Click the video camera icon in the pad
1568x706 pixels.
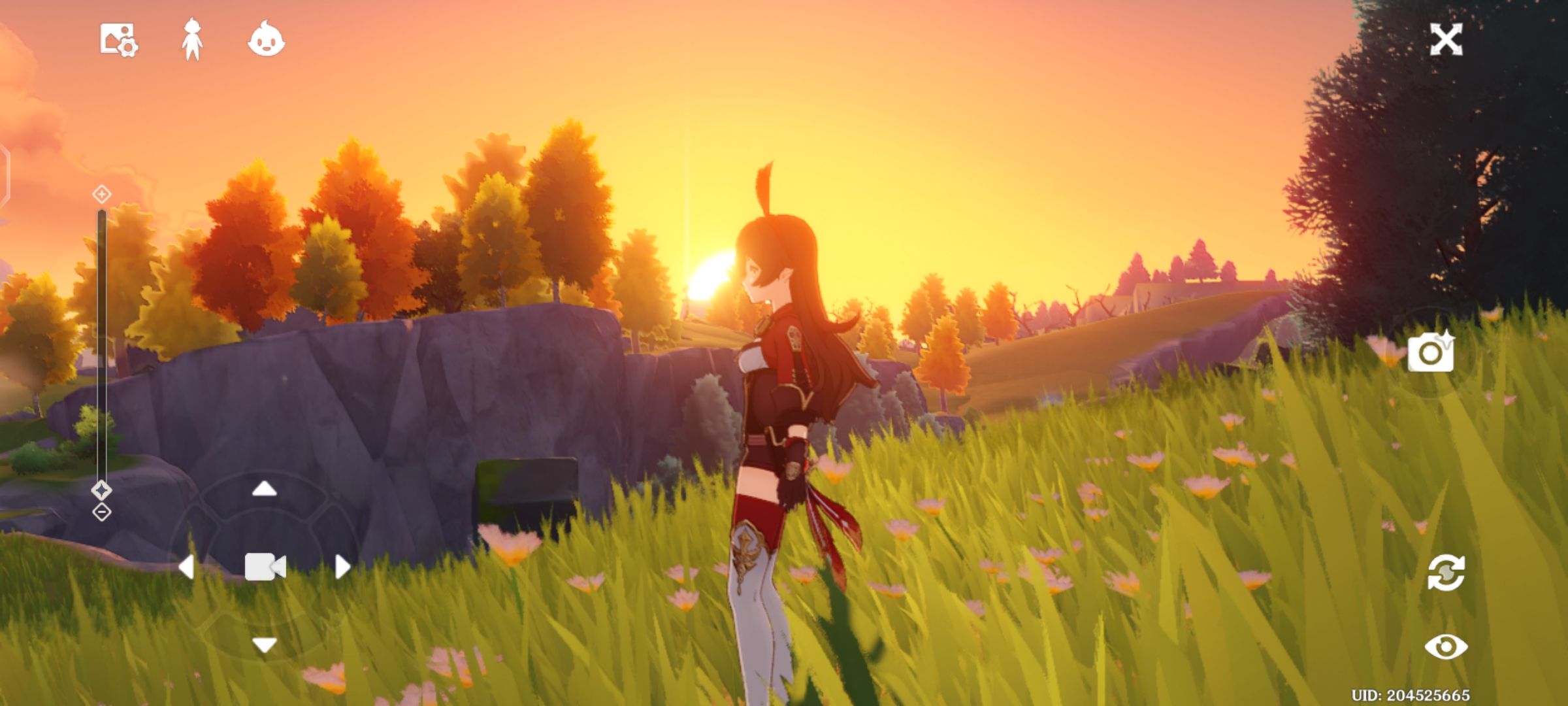tap(265, 567)
